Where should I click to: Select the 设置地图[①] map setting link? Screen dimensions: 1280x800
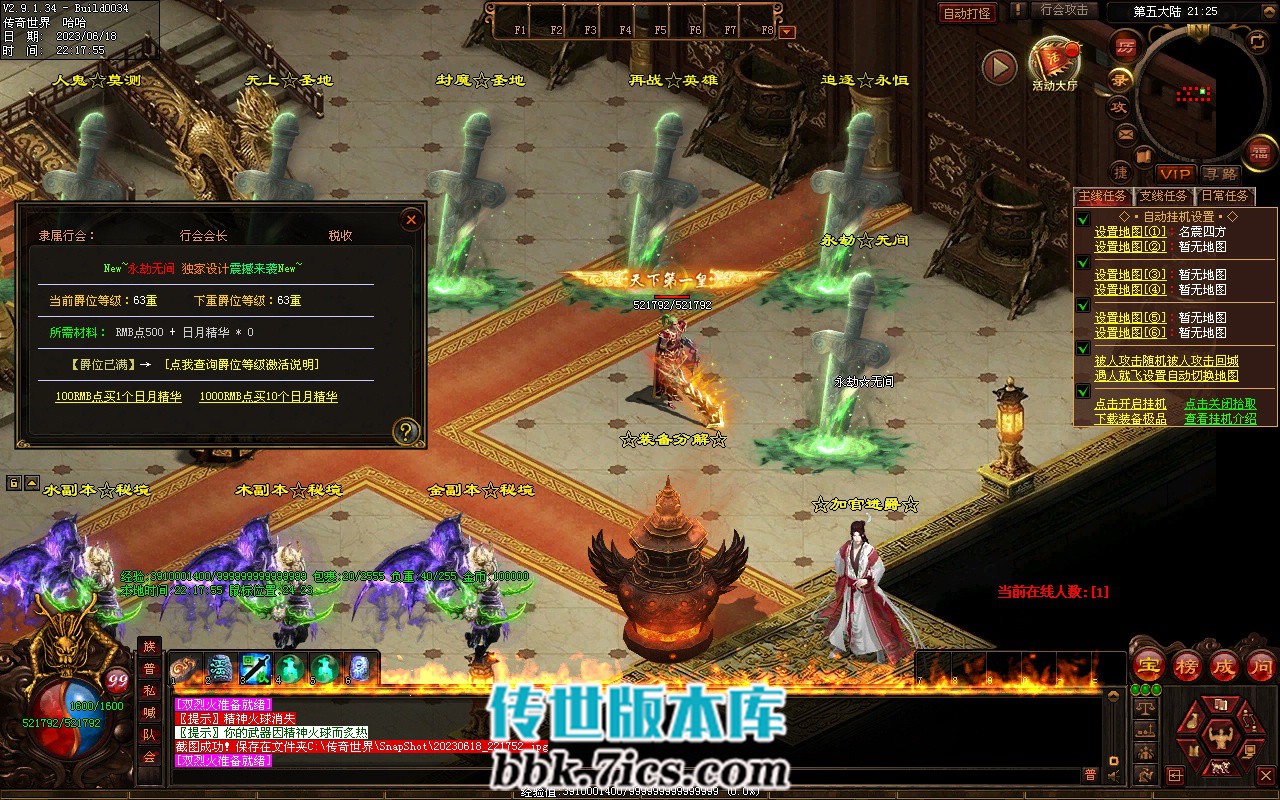(x=1130, y=231)
